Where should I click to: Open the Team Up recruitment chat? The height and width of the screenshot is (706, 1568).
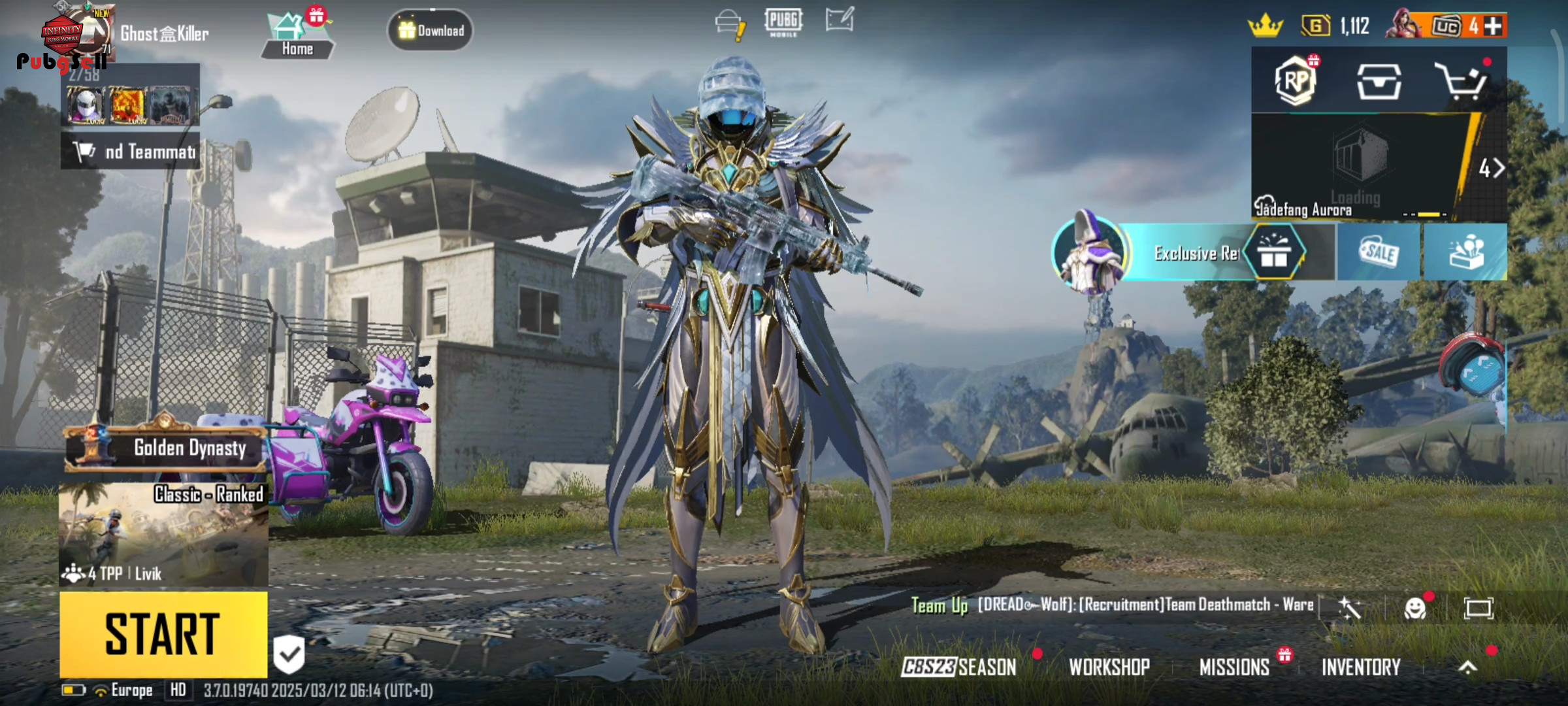coord(1111,605)
